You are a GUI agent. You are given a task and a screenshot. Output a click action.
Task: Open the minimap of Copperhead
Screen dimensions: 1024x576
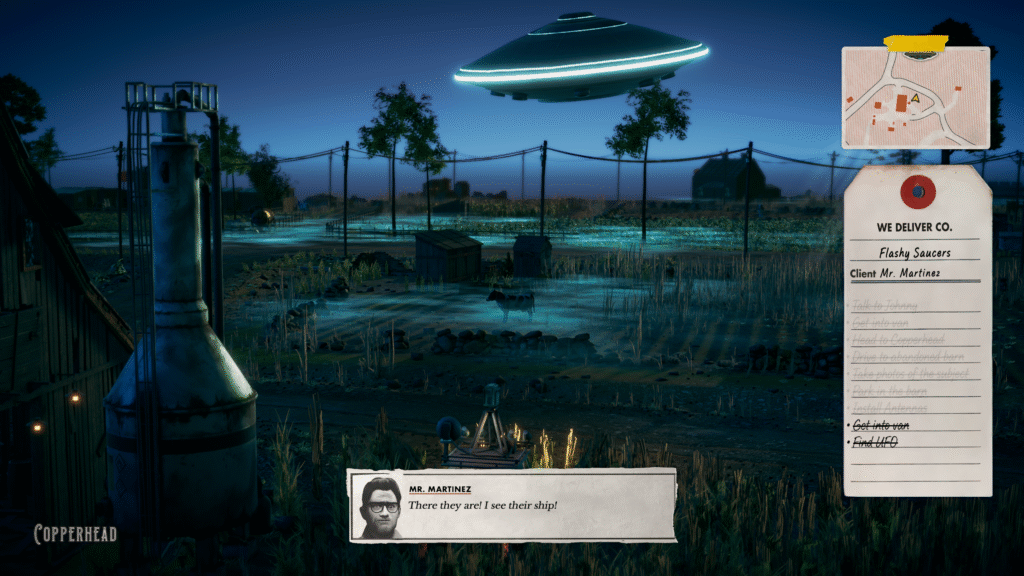click(x=915, y=97)
